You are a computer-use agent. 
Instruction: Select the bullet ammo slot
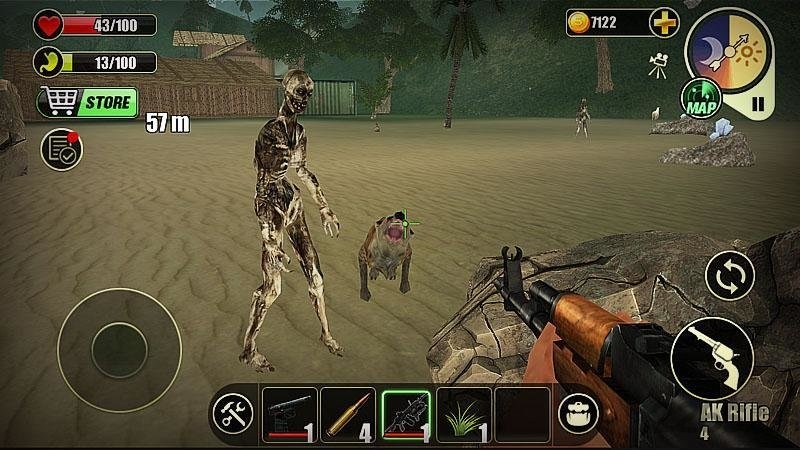[x=347, y=414]
